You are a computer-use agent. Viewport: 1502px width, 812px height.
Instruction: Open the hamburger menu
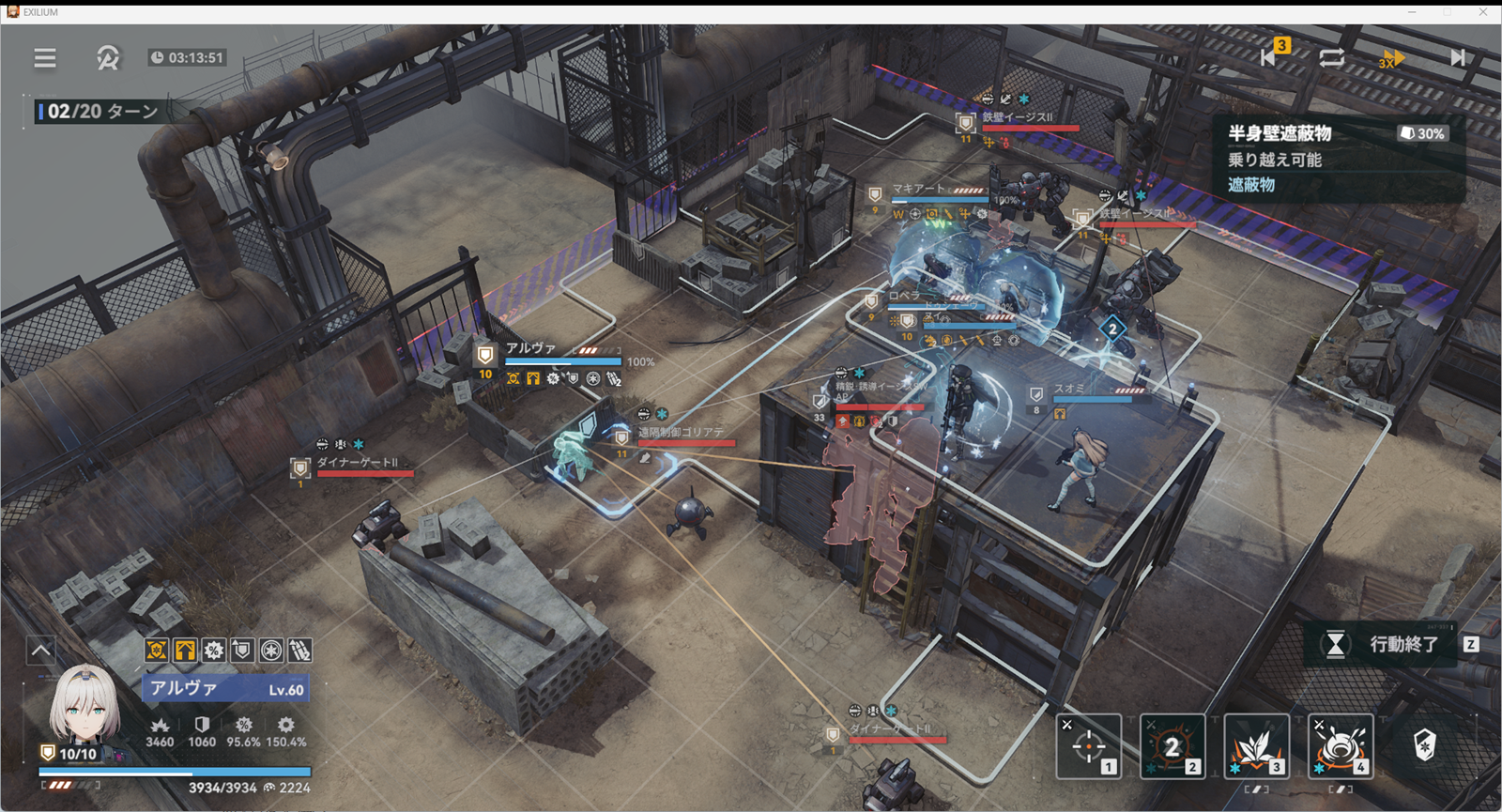pyautogui.click(x=45, y=58)
